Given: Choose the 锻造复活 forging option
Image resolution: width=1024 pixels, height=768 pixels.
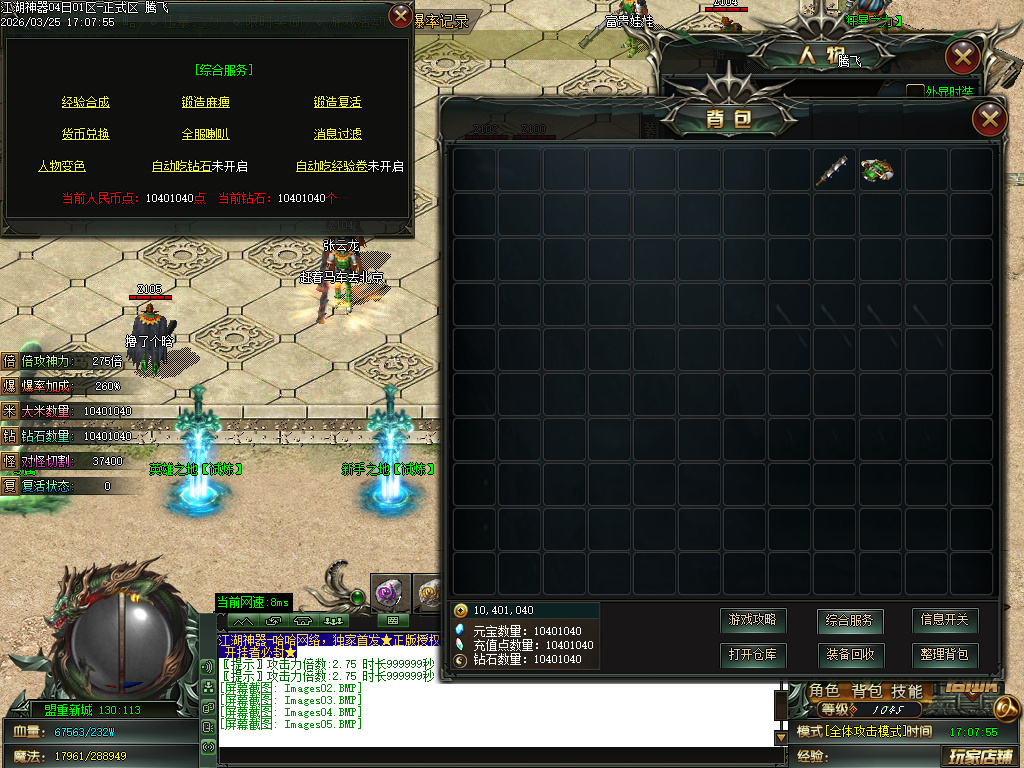Looking at the screenshot, I should [338, 102].
